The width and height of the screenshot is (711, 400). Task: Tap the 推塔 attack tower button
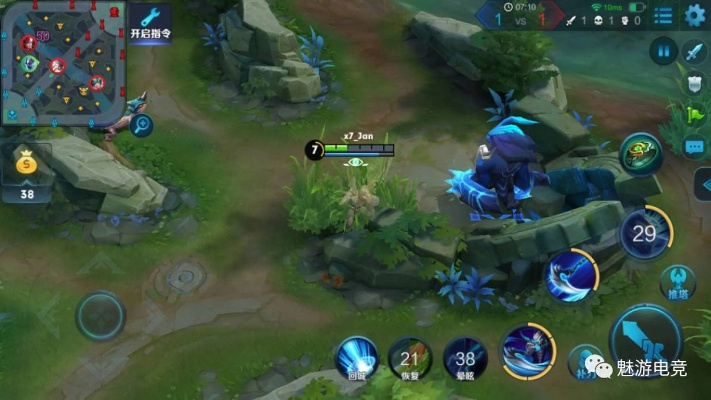(x=680, y=282)
